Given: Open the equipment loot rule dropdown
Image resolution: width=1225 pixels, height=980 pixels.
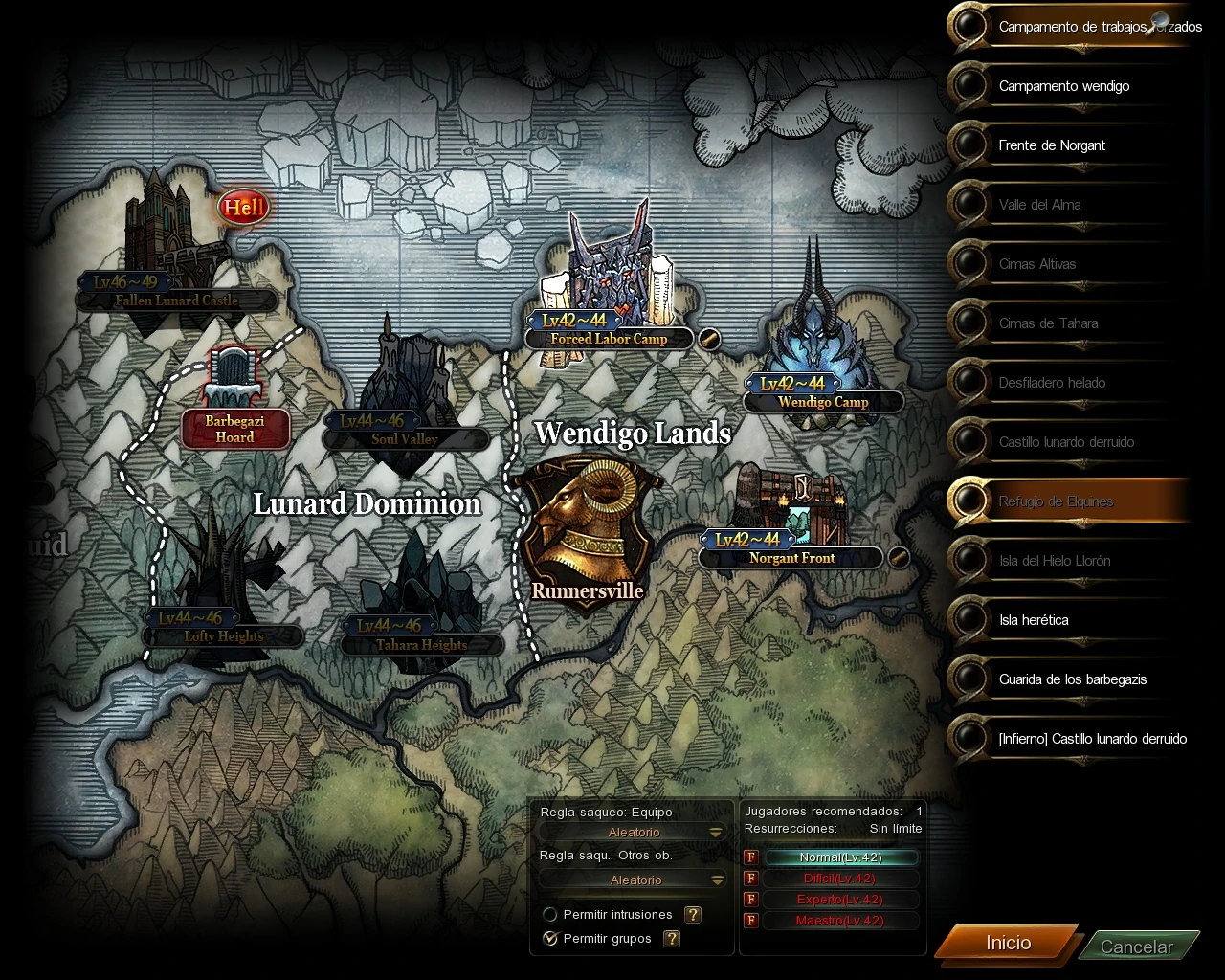Looking at the screenshot, I should click(x=635, y=833).
